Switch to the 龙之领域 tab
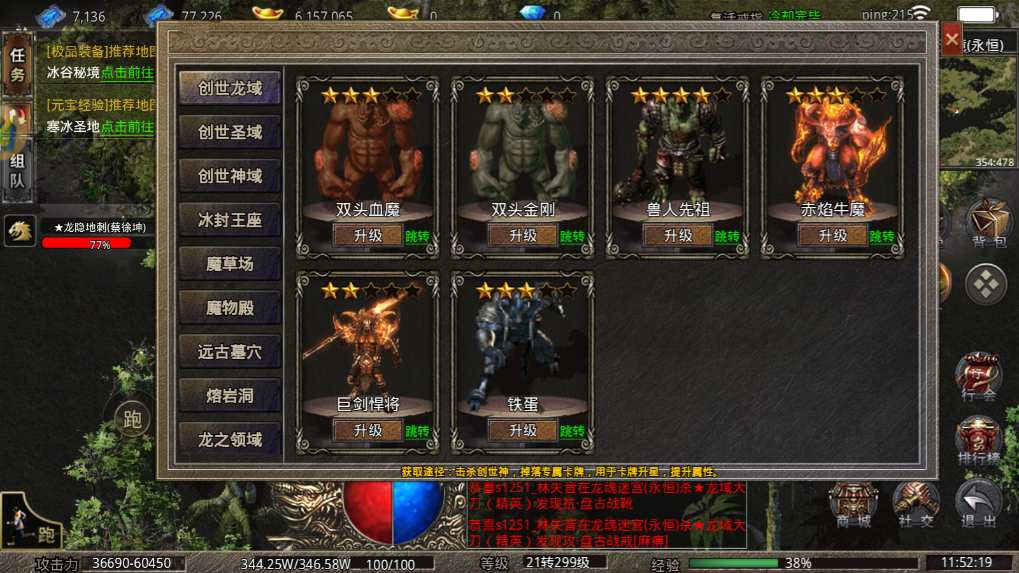The height and width of the screenshot is (573, 1019). coord(230,440)
